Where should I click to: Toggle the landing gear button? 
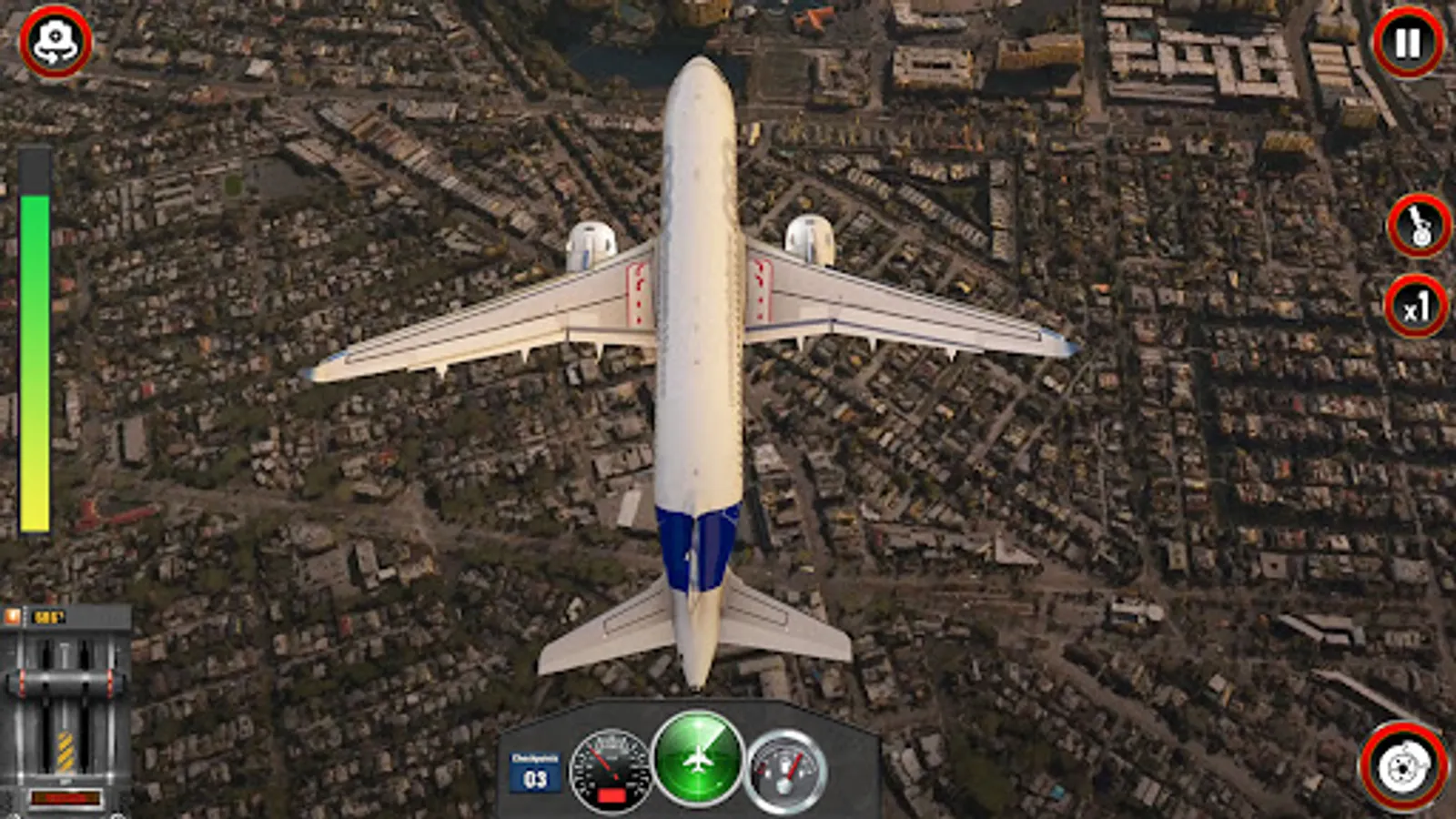[1419, 226]
